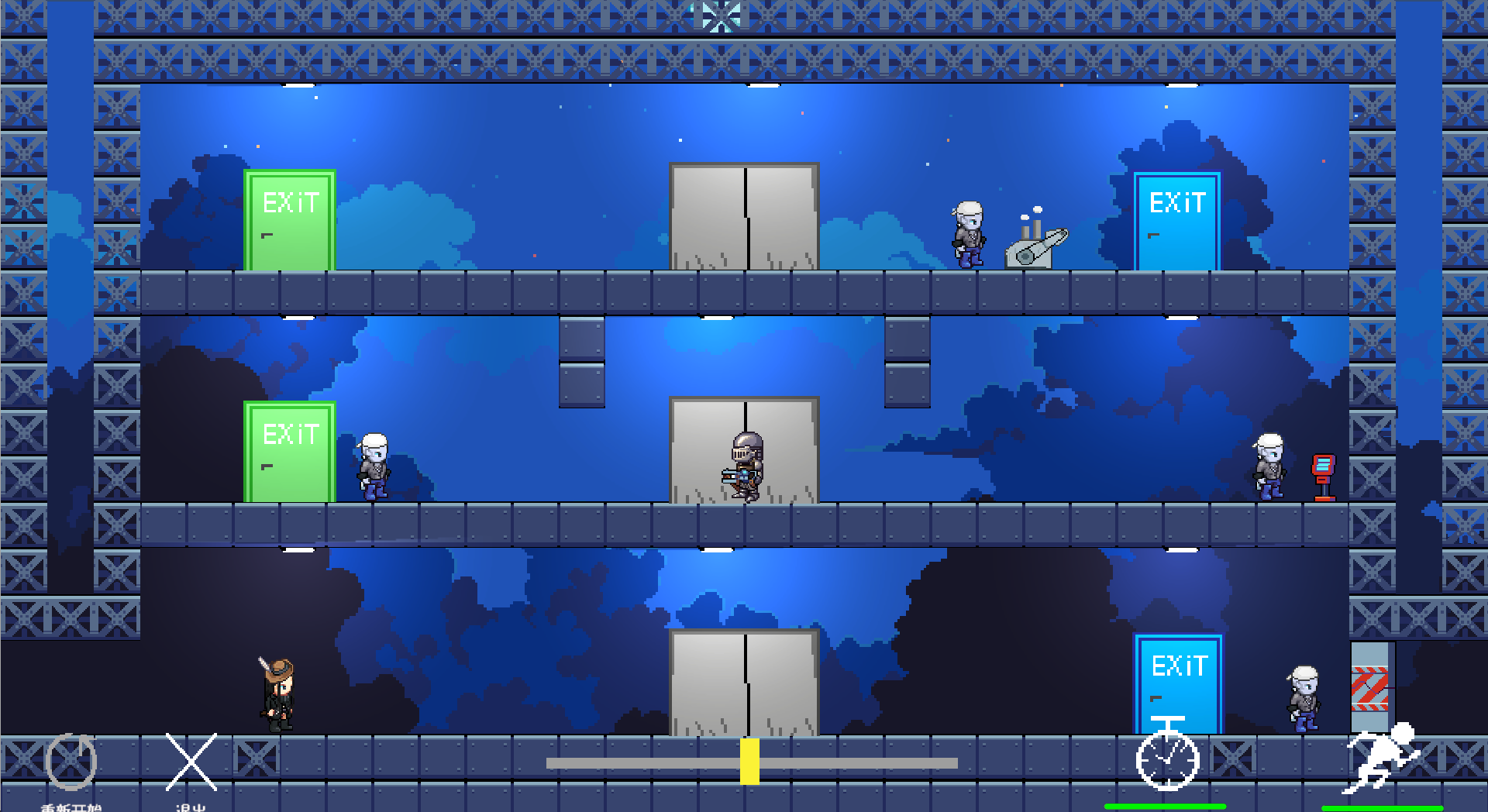The width and height of the screenshot is (1488, 812).
Task: Click the yellow slider handle
Action: pos(749,762)
